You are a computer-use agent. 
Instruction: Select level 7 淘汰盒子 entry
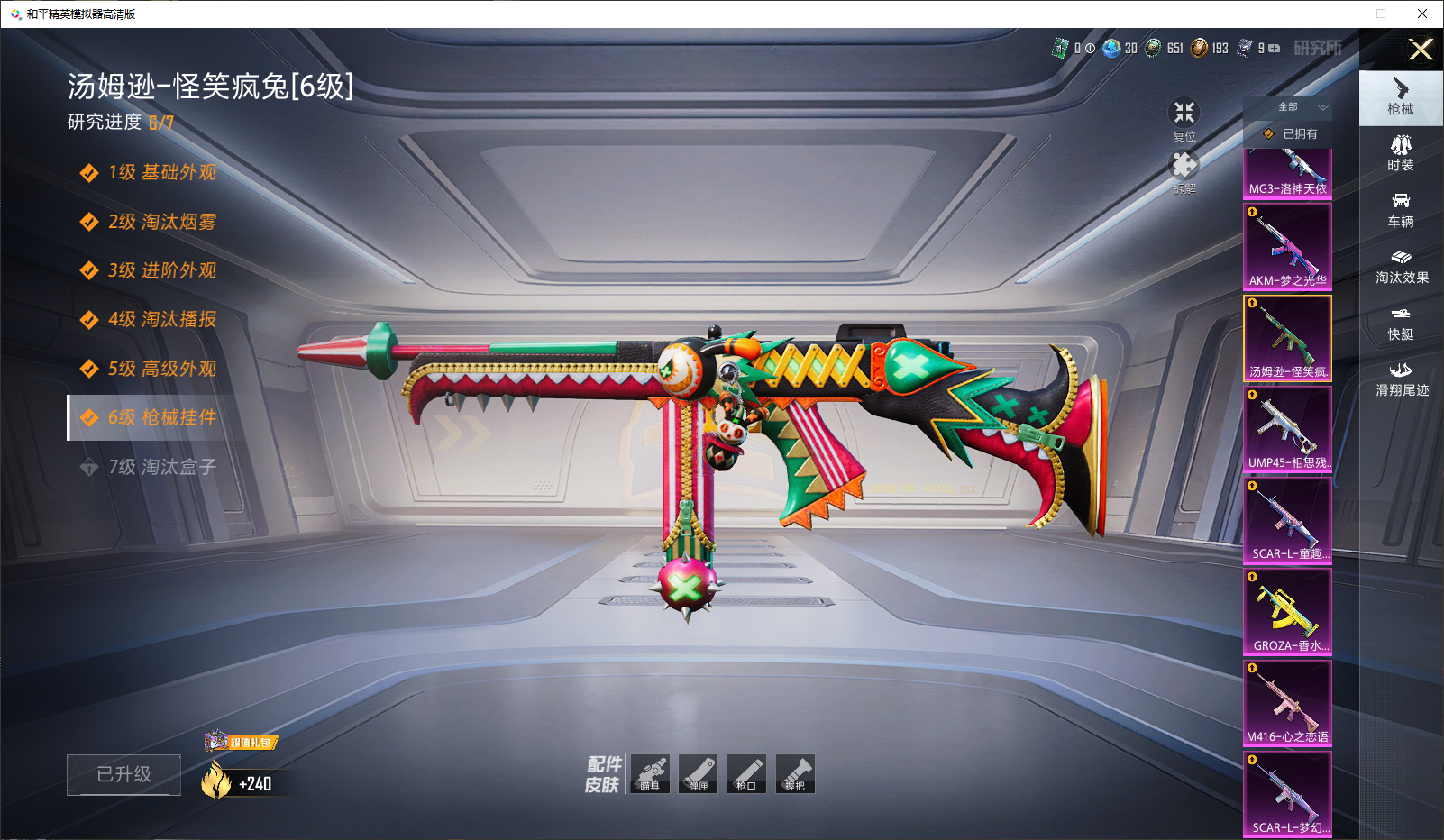tap(161, 467)
